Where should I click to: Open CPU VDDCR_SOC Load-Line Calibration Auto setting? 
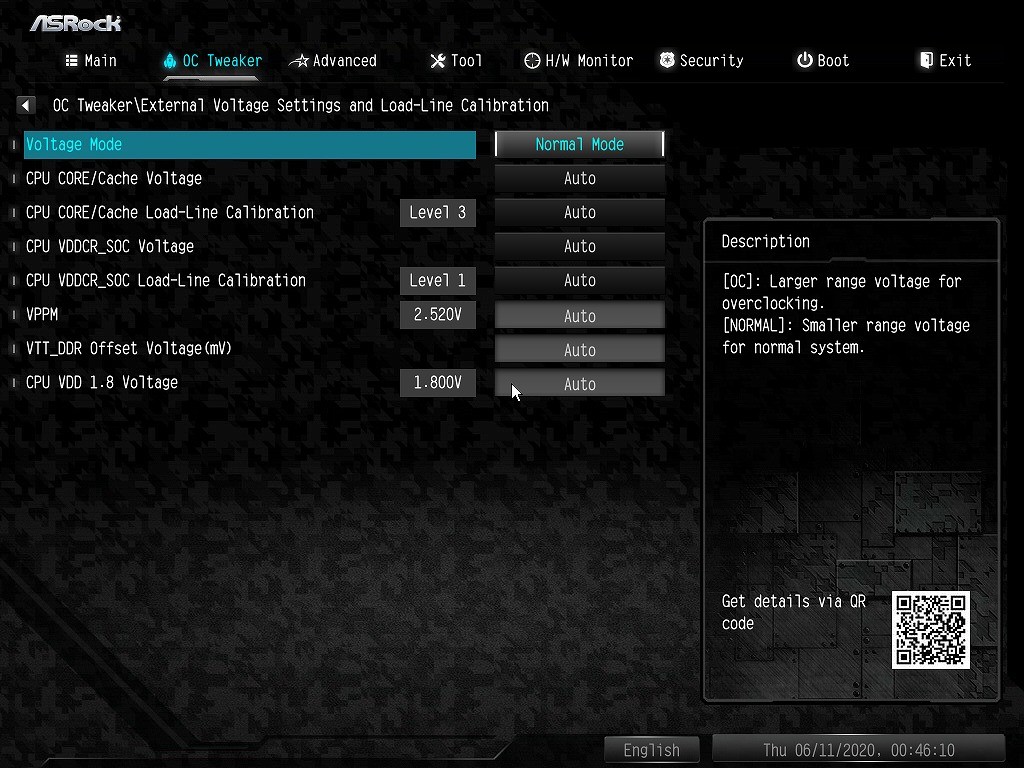[x=580, y=281]
